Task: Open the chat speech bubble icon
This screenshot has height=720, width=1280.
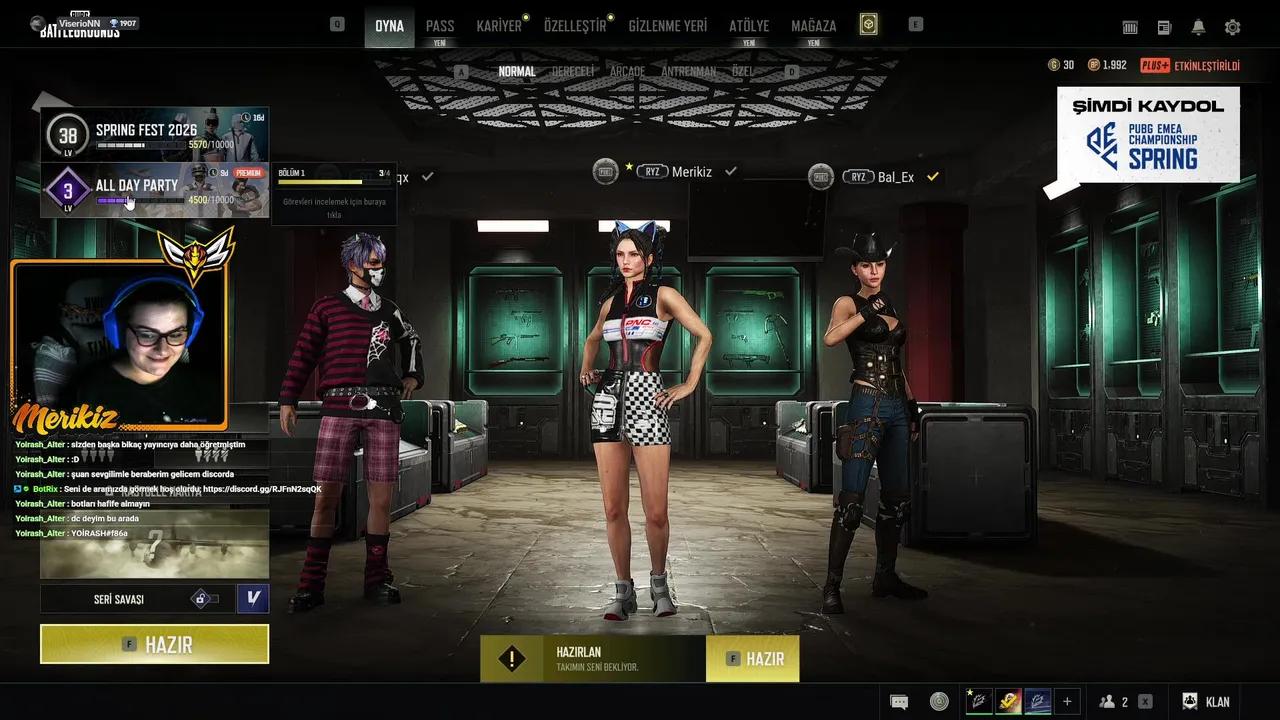Action: [x=899, y=702]
